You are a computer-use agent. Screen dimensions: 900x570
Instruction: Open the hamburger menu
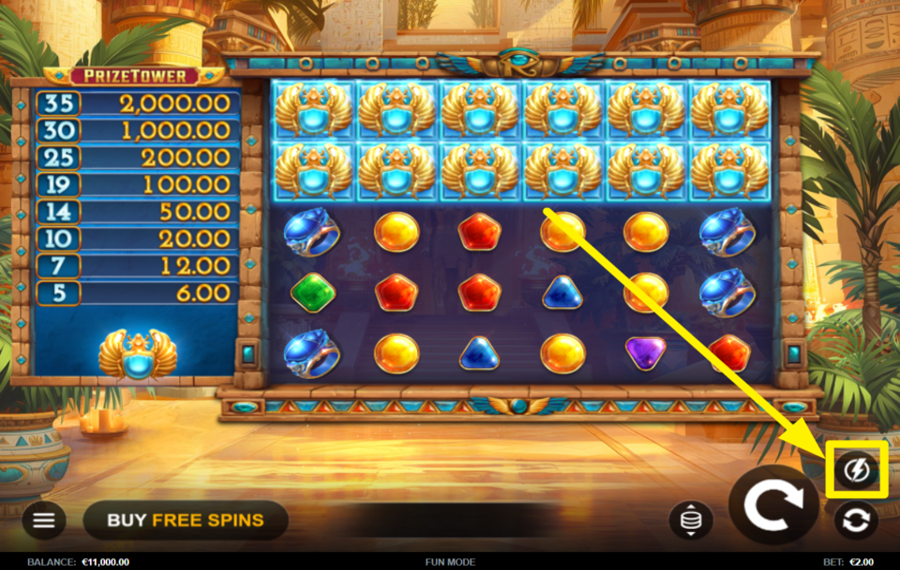44,519
